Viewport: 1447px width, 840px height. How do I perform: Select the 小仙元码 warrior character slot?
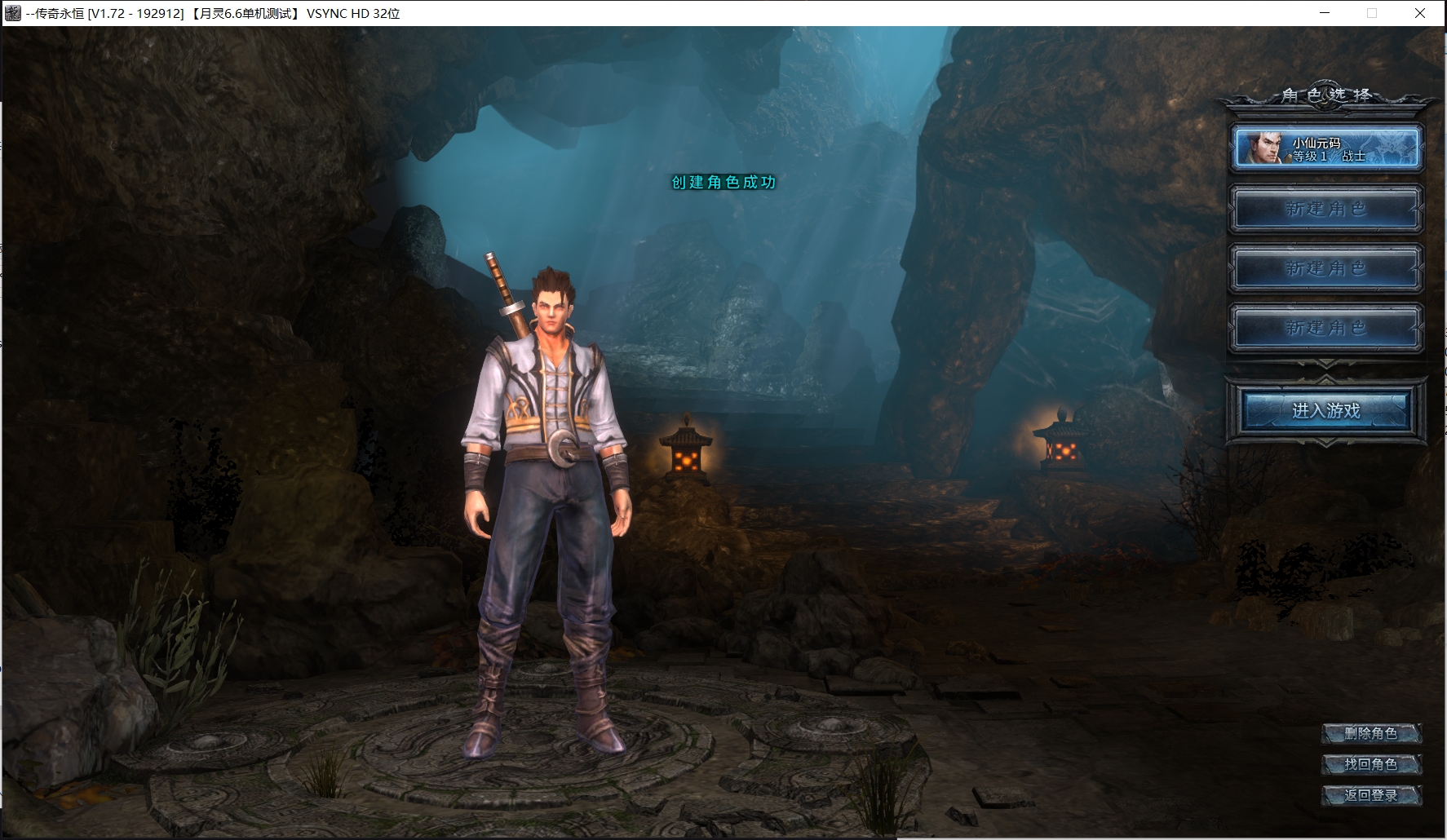(1326, 148)
